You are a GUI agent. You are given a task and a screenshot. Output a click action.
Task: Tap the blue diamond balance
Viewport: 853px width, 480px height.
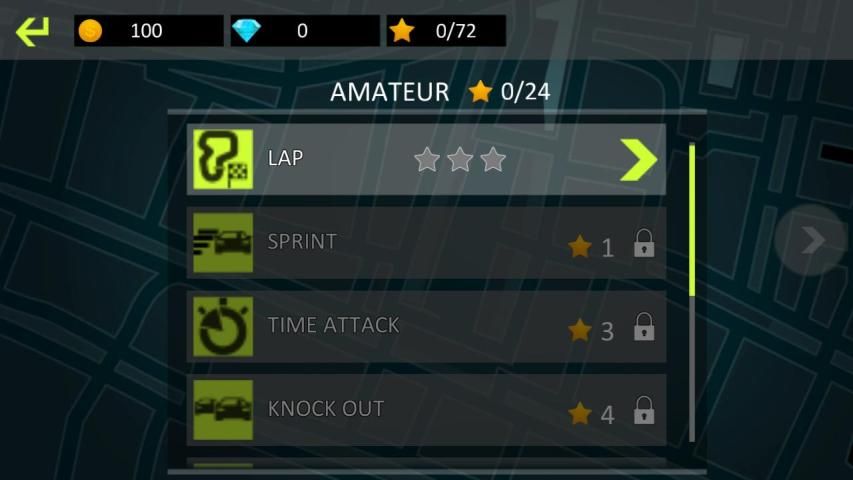click(x=304, y=31)
